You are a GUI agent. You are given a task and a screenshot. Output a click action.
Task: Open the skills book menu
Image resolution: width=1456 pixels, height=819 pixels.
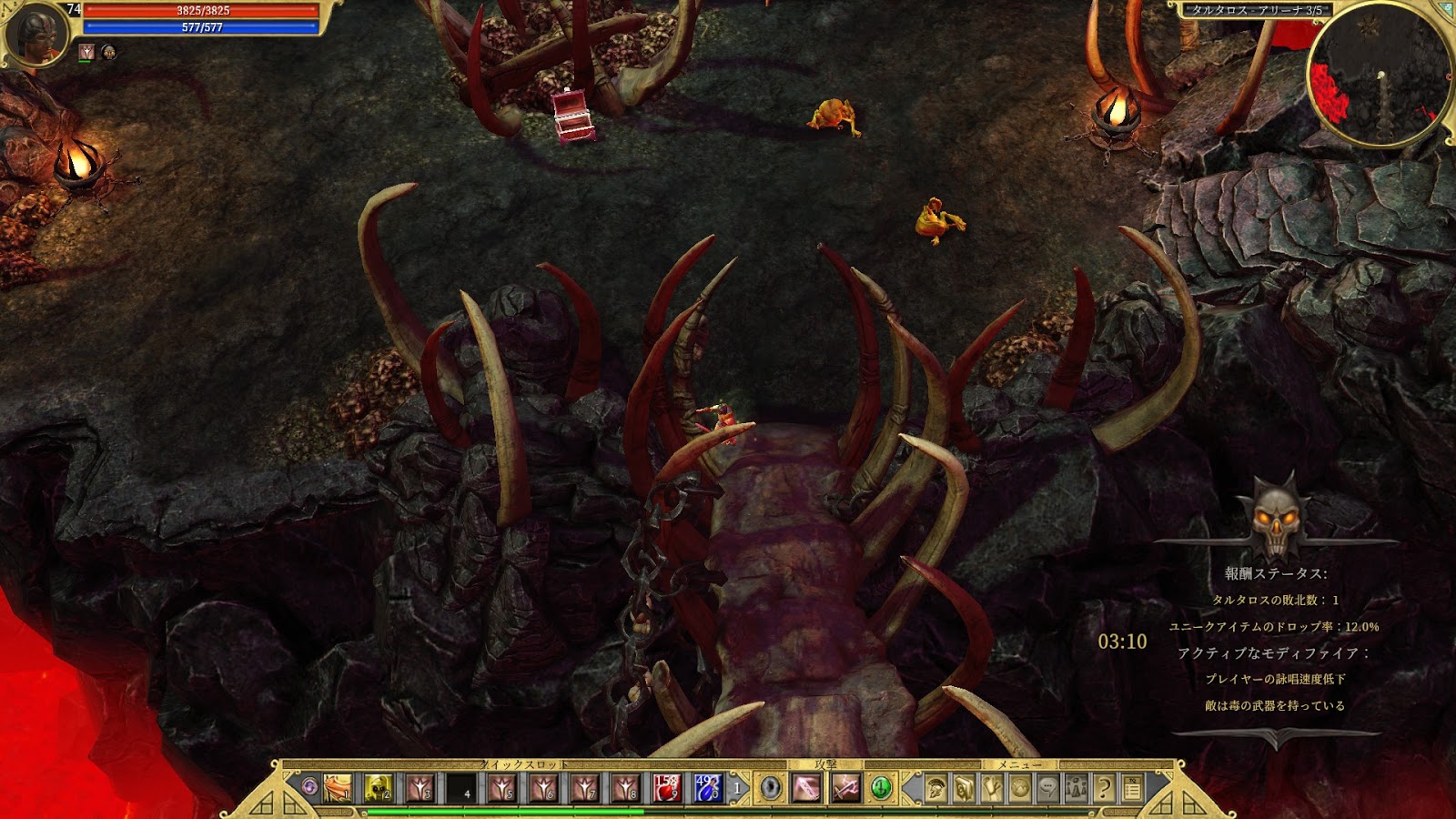coord(964,788)
